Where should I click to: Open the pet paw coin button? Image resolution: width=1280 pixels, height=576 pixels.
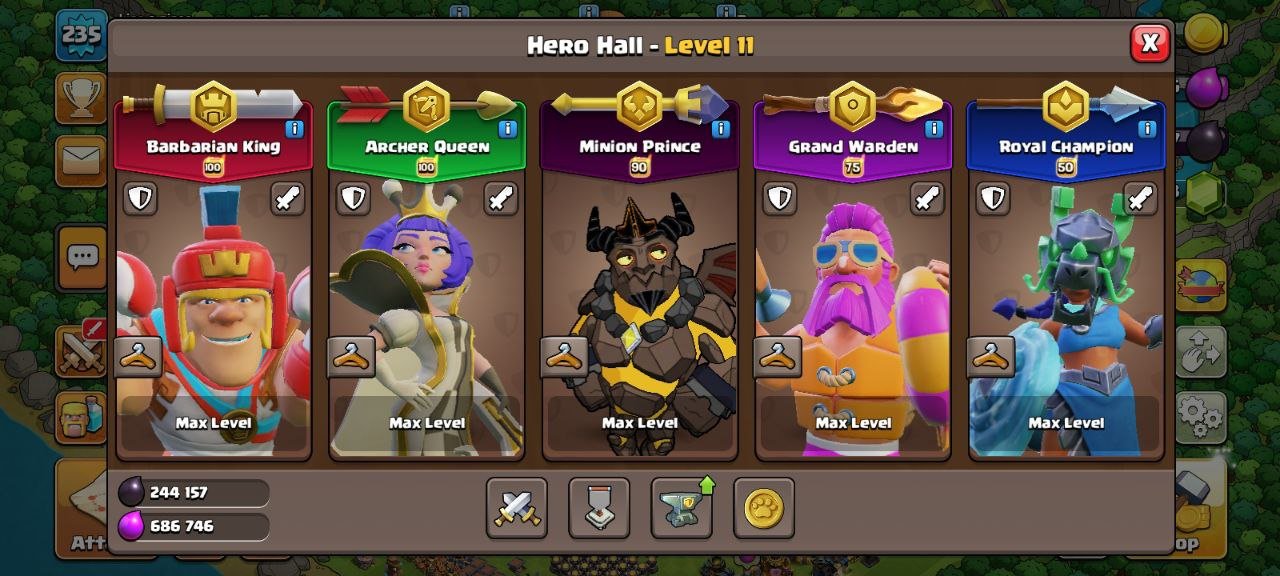[x=764, y=508]
